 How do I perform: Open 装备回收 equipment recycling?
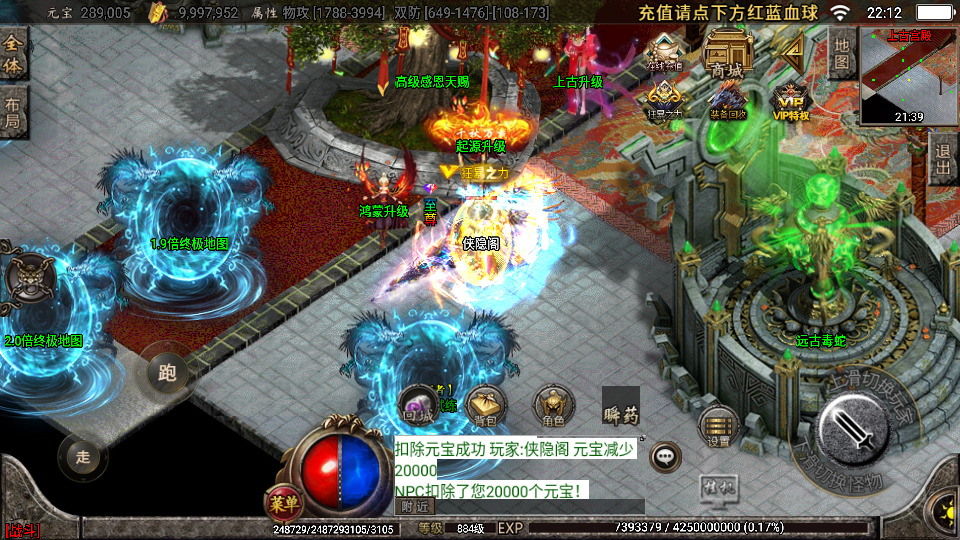click(727, 100)
